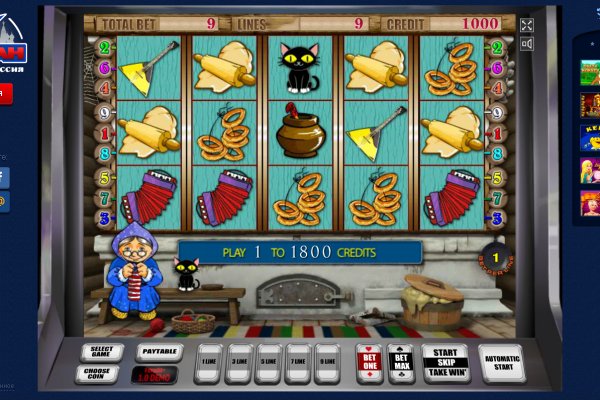
Task: Open the topmost game thumbnail in the sidebar
Action: tap(590, 72)
